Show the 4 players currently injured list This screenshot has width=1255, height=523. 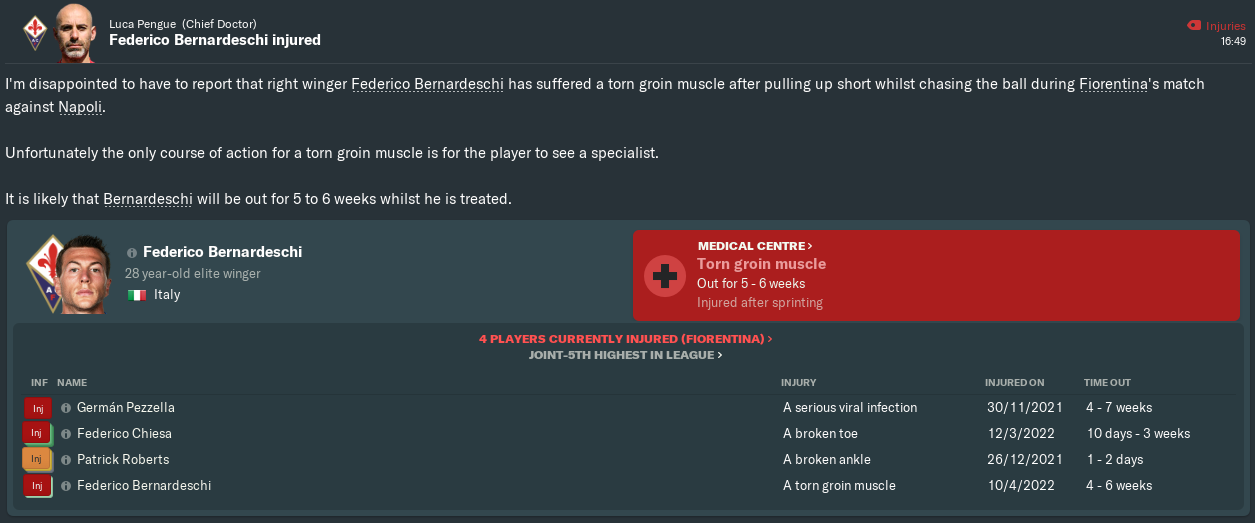point(625,339)
